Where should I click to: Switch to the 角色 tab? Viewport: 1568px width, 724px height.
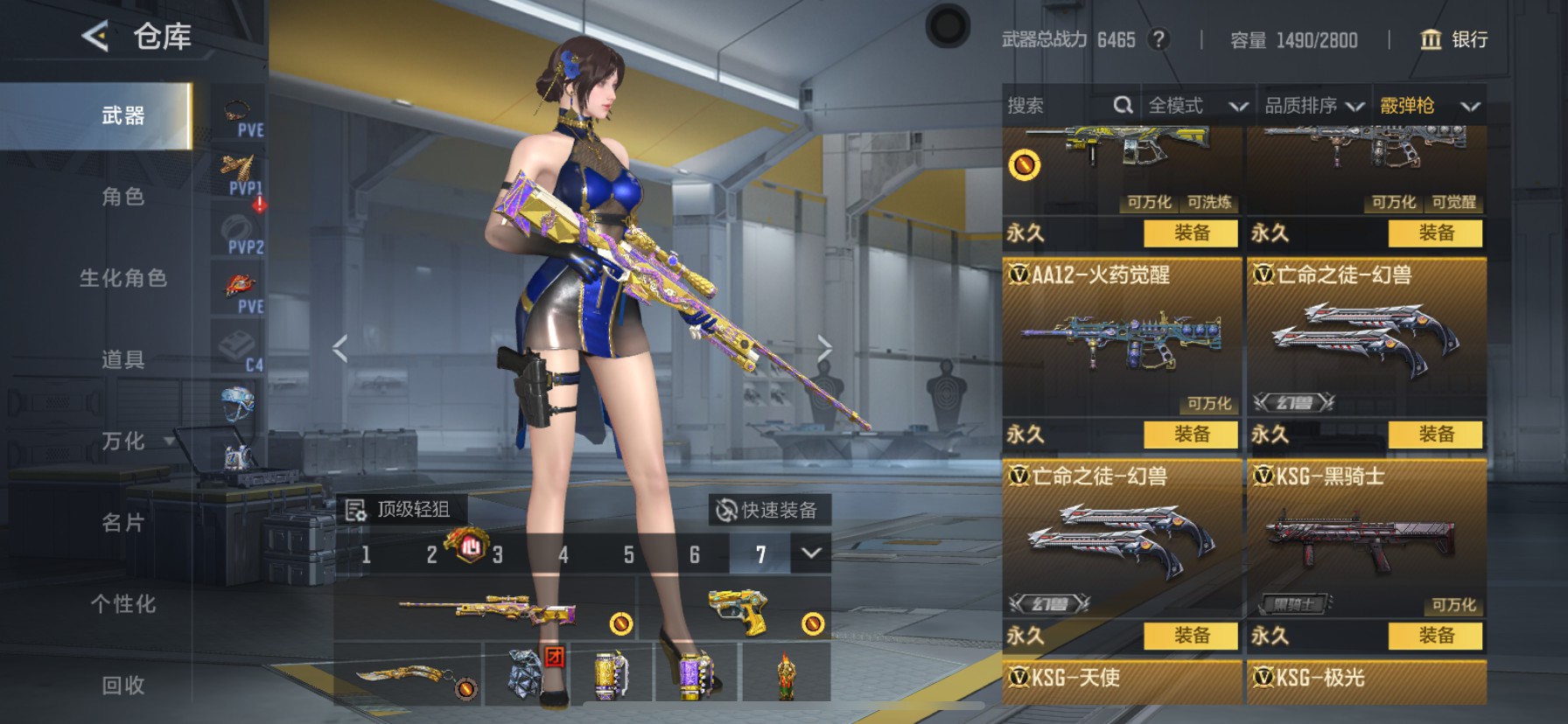(123, 197)
